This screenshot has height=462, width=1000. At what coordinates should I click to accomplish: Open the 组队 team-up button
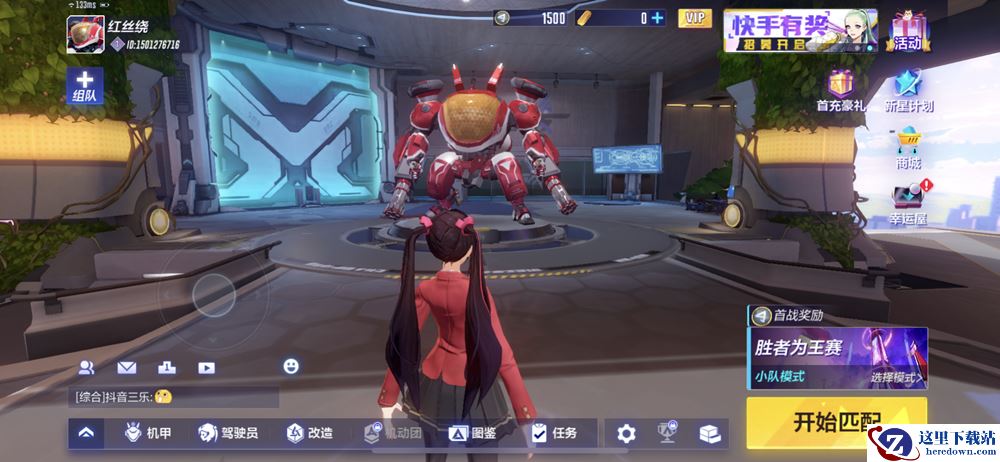pos(84,86)
